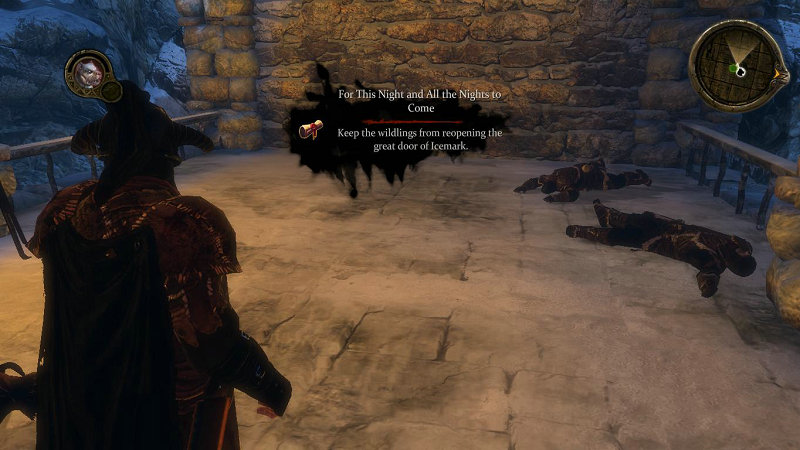
Task: Click the quest scroll icon
Action: (x=311, y=130)
